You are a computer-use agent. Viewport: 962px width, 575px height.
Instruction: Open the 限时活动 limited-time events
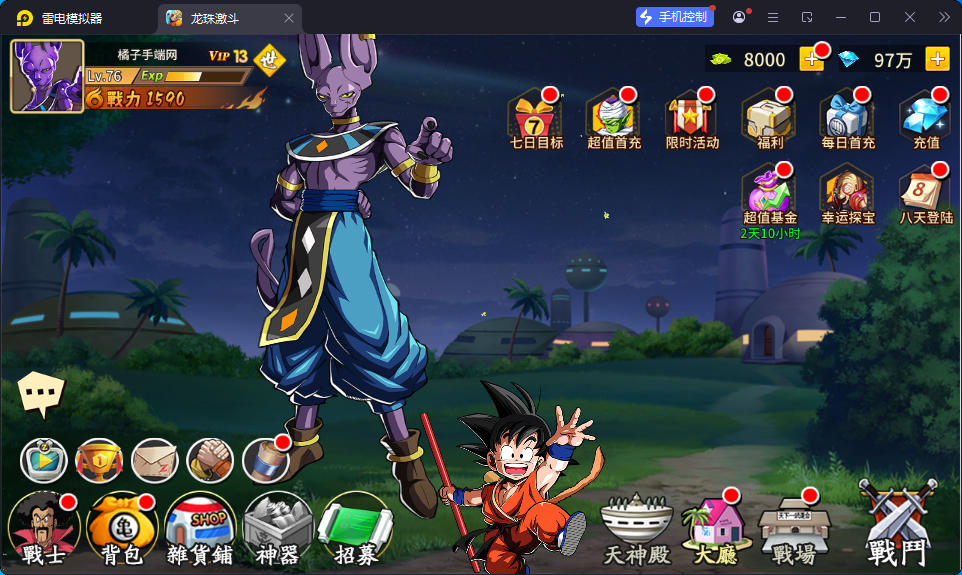(692, 118)
